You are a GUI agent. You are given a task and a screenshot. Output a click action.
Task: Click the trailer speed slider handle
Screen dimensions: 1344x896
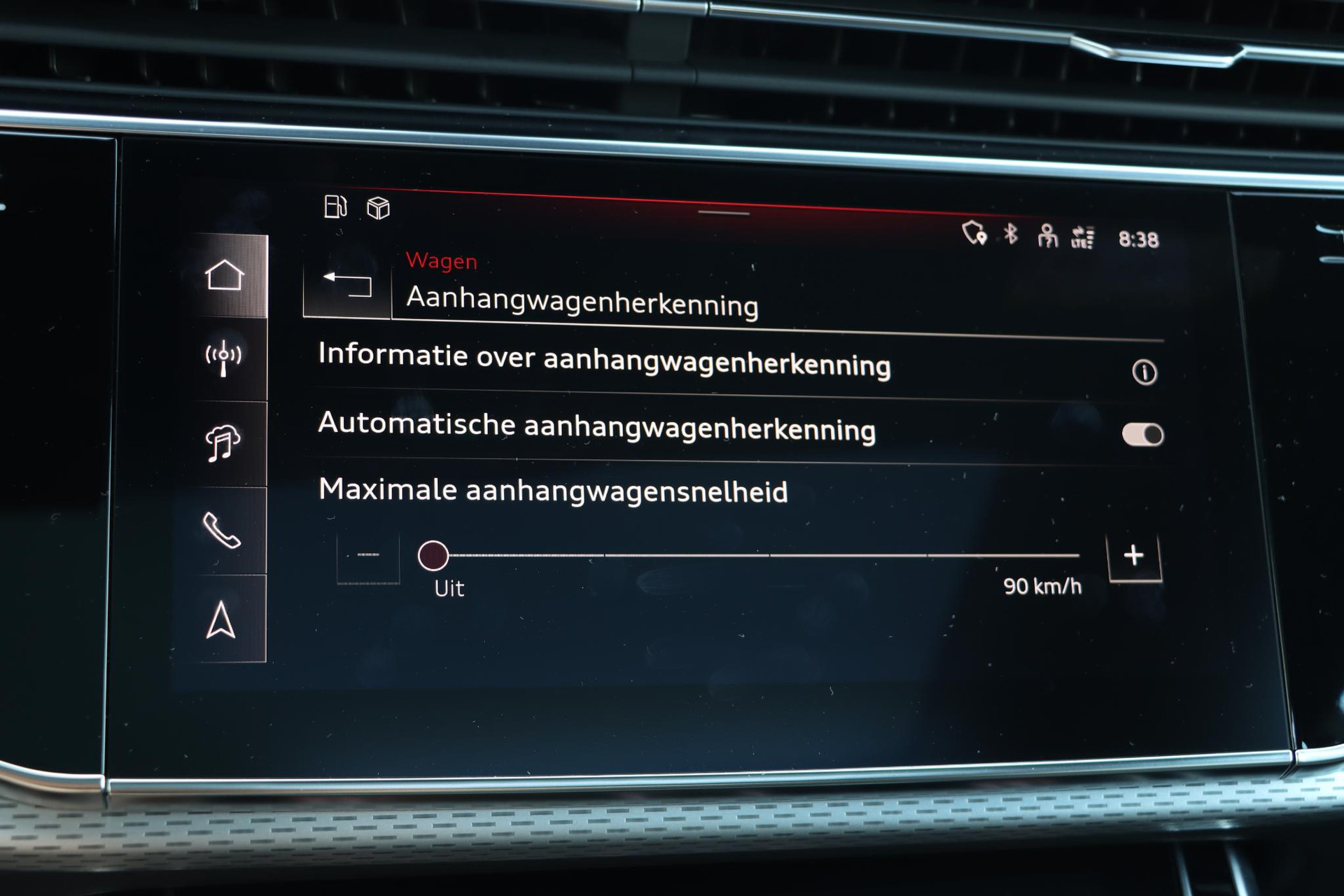433,556
